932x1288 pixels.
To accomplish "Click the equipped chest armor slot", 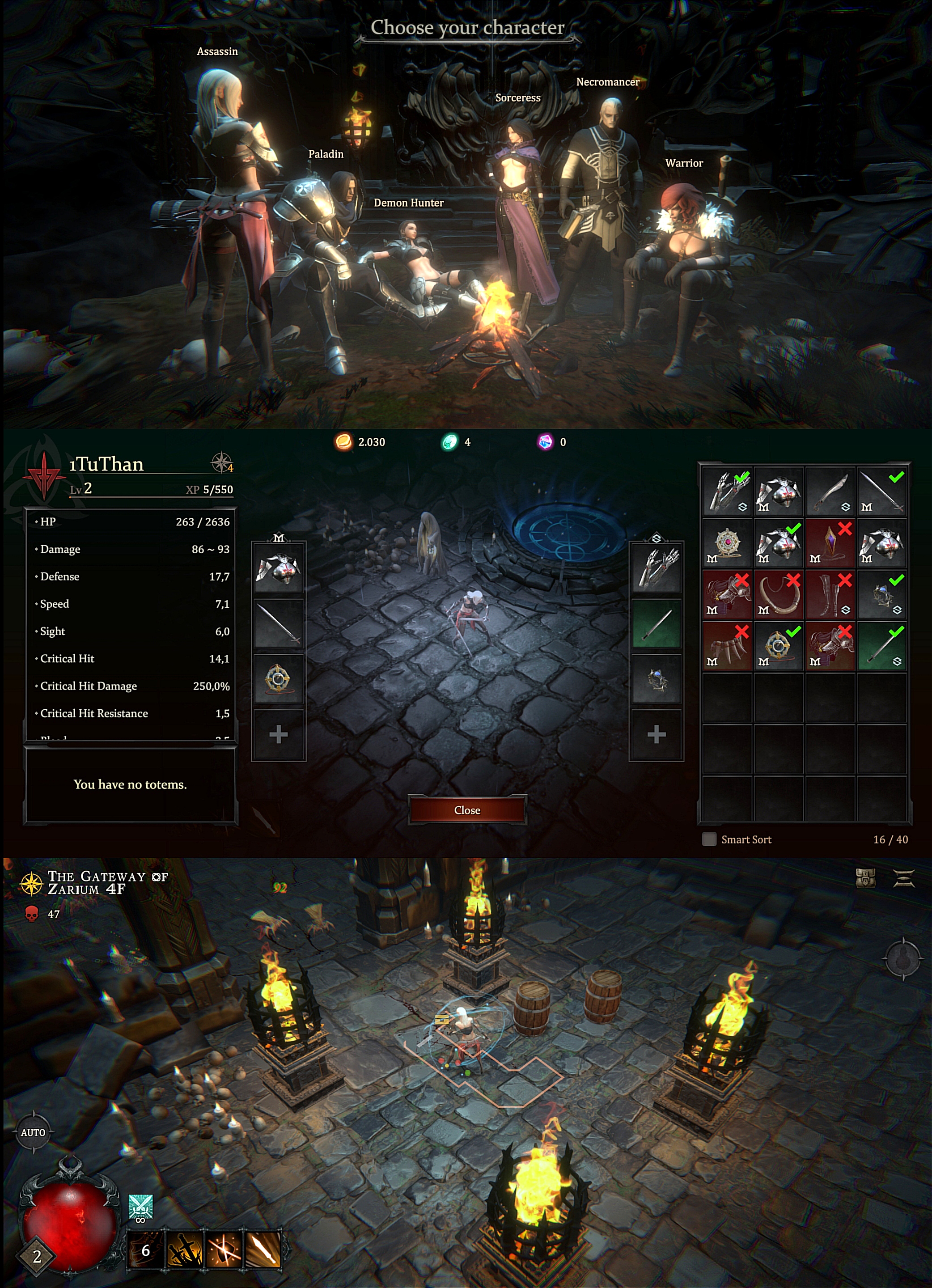I will pos(278,568).
